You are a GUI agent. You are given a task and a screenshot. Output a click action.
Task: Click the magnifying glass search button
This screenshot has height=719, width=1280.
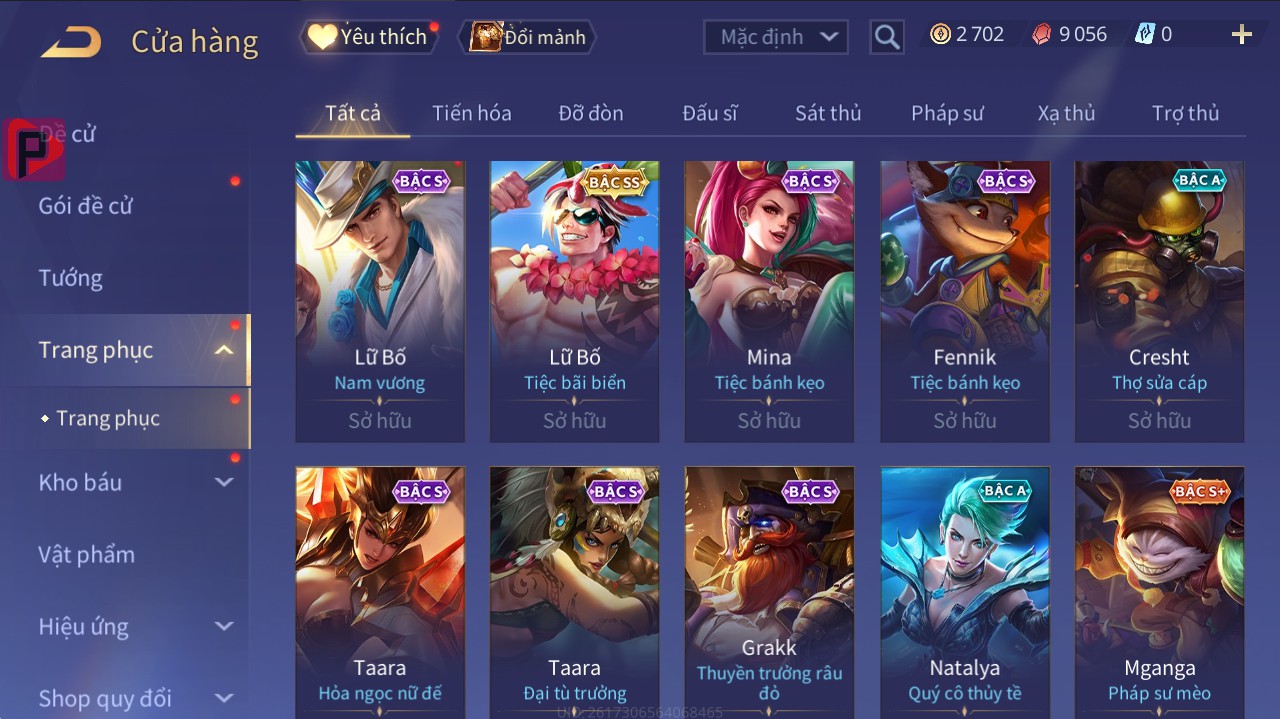(886, 37)
